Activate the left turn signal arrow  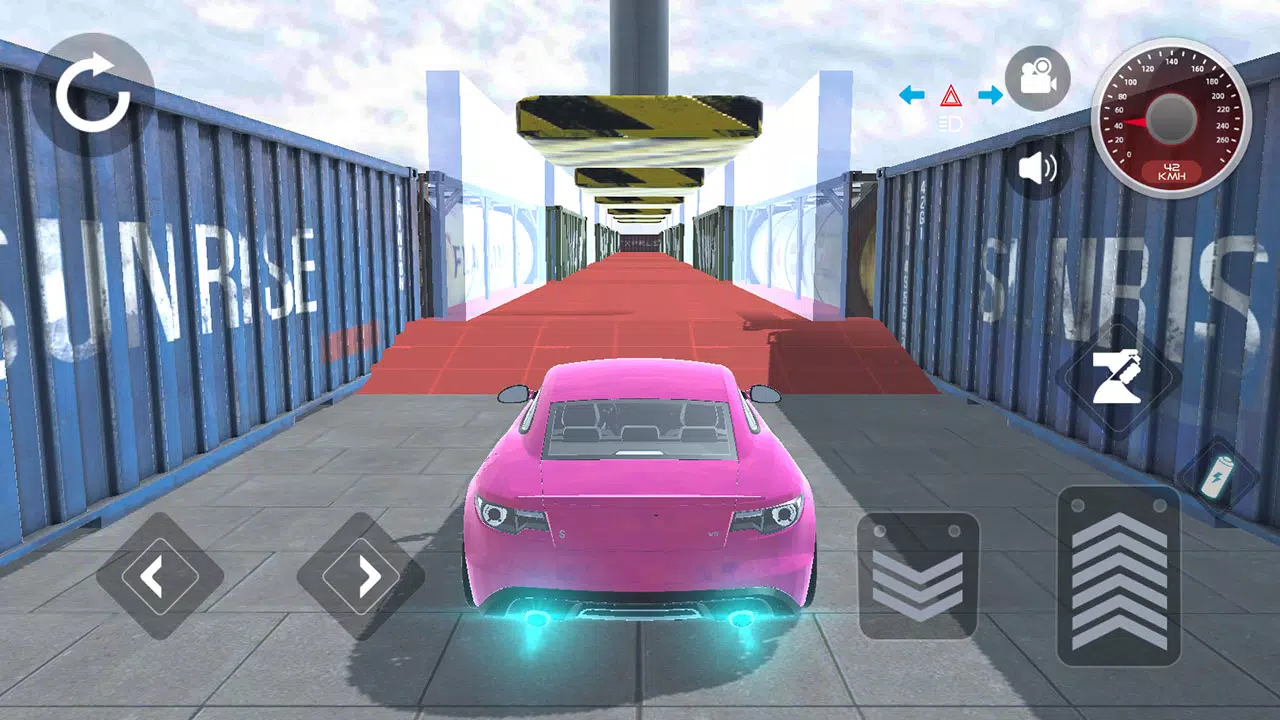pos(910,95)
